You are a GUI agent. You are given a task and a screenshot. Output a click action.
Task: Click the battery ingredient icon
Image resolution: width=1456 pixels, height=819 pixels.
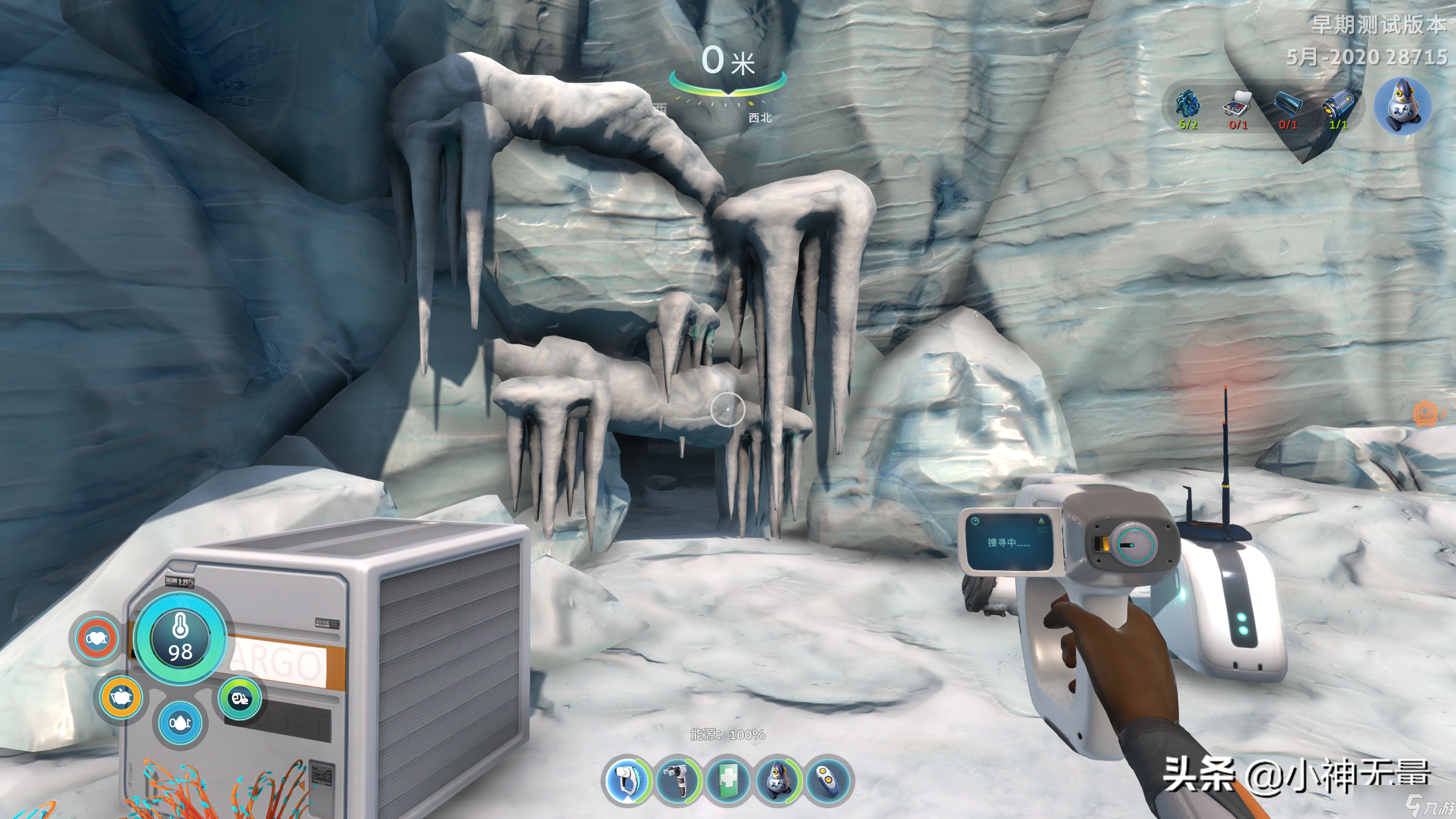(1338, 105)
